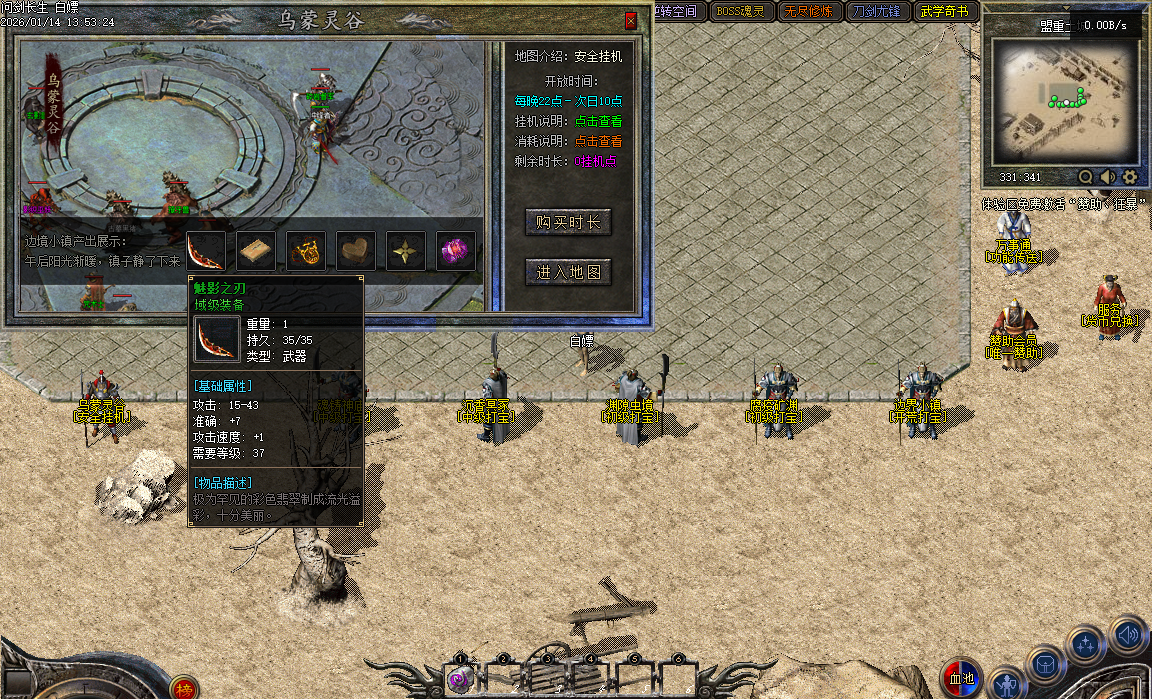The height and width of the screenshot is (699, 1152).
Task: Select the red curved blade drop icon
Action: 205,251
